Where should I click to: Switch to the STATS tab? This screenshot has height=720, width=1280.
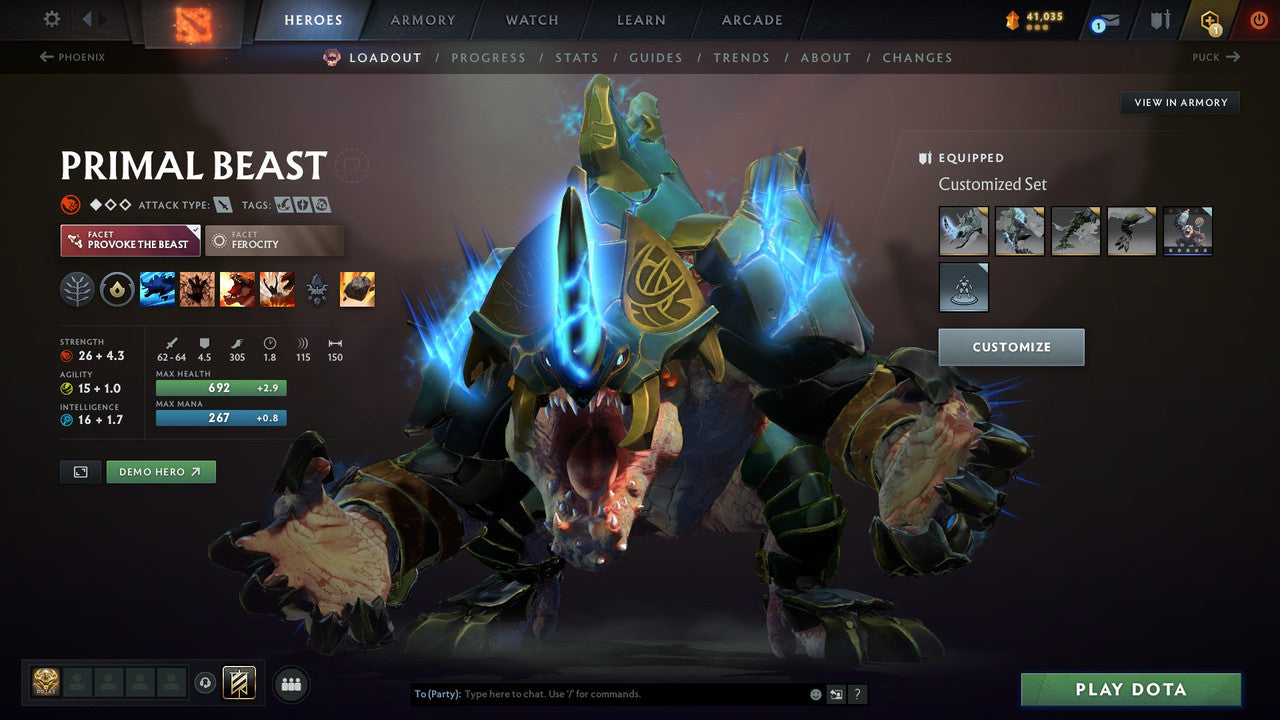tap(577, 57)
